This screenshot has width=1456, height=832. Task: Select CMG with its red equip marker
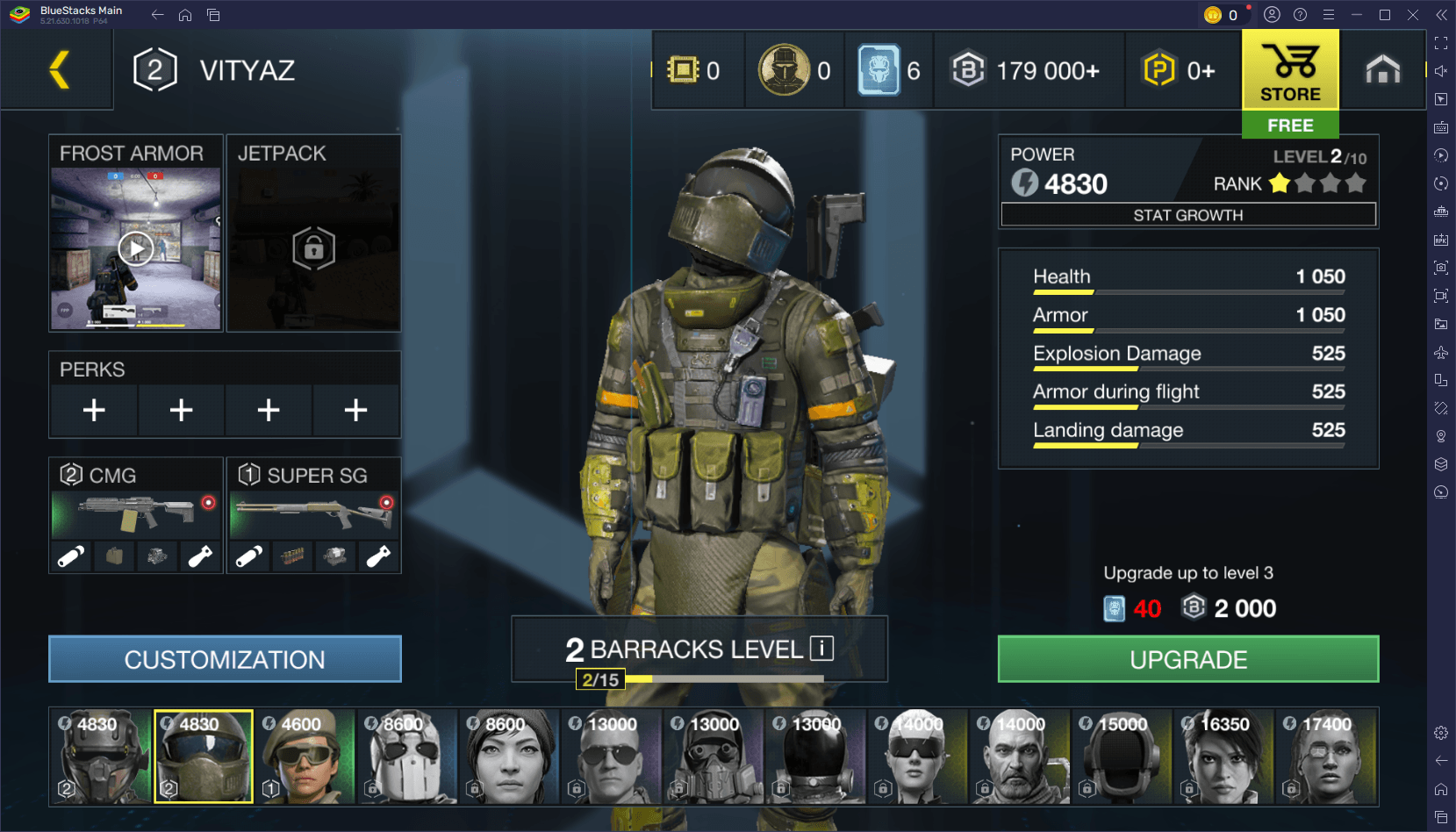(207, 501)
